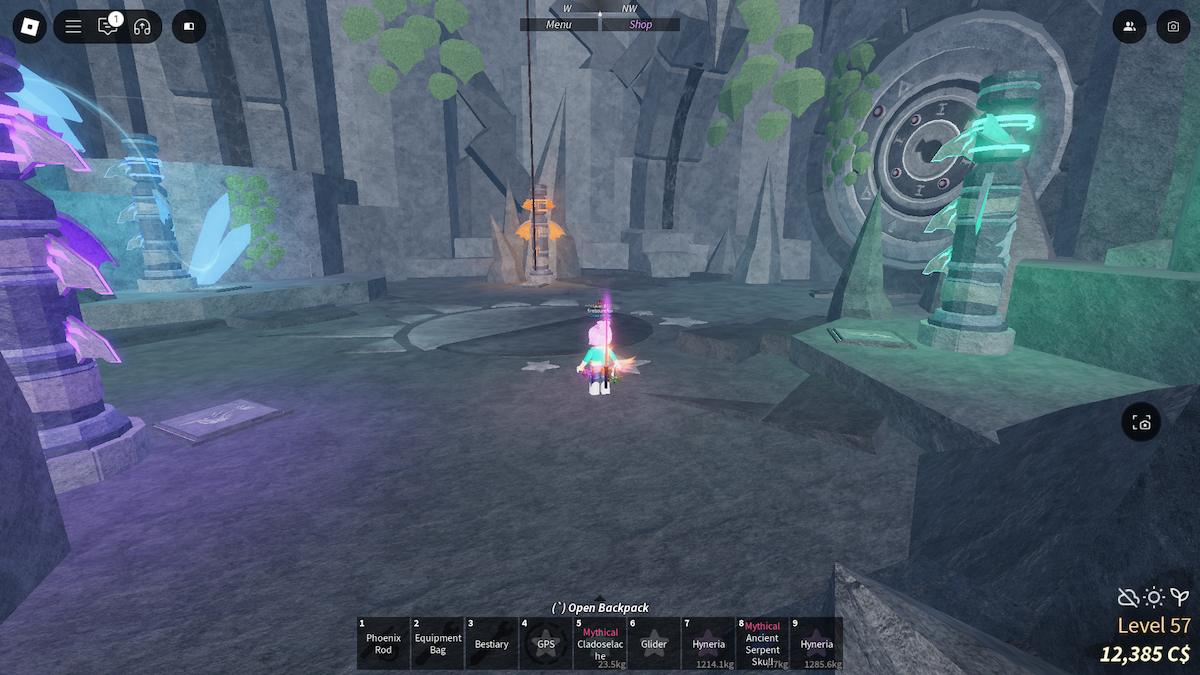Activate the round screenshot camera button
The height and width of the screenshot is (675, 1200).
[x=1141, y=423]
